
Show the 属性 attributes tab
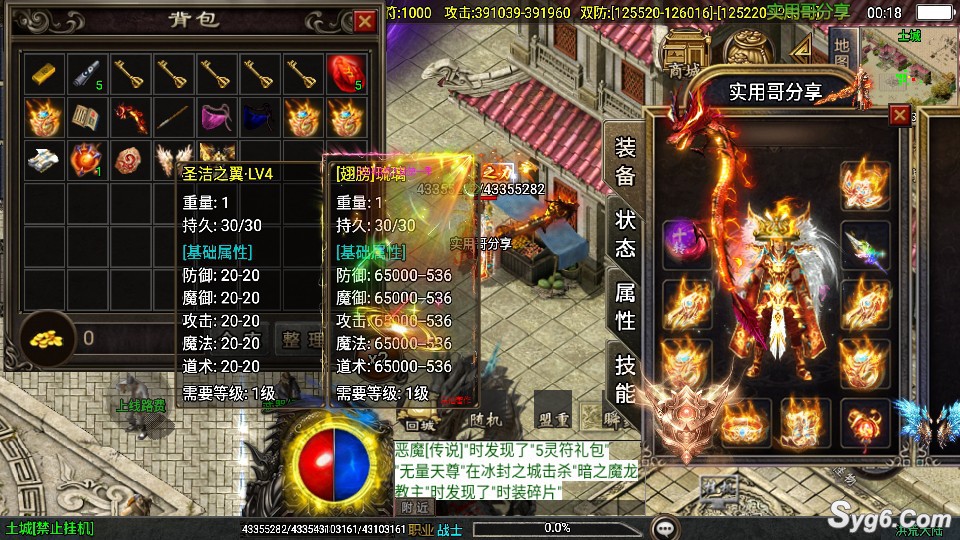(x=625, y=306)
